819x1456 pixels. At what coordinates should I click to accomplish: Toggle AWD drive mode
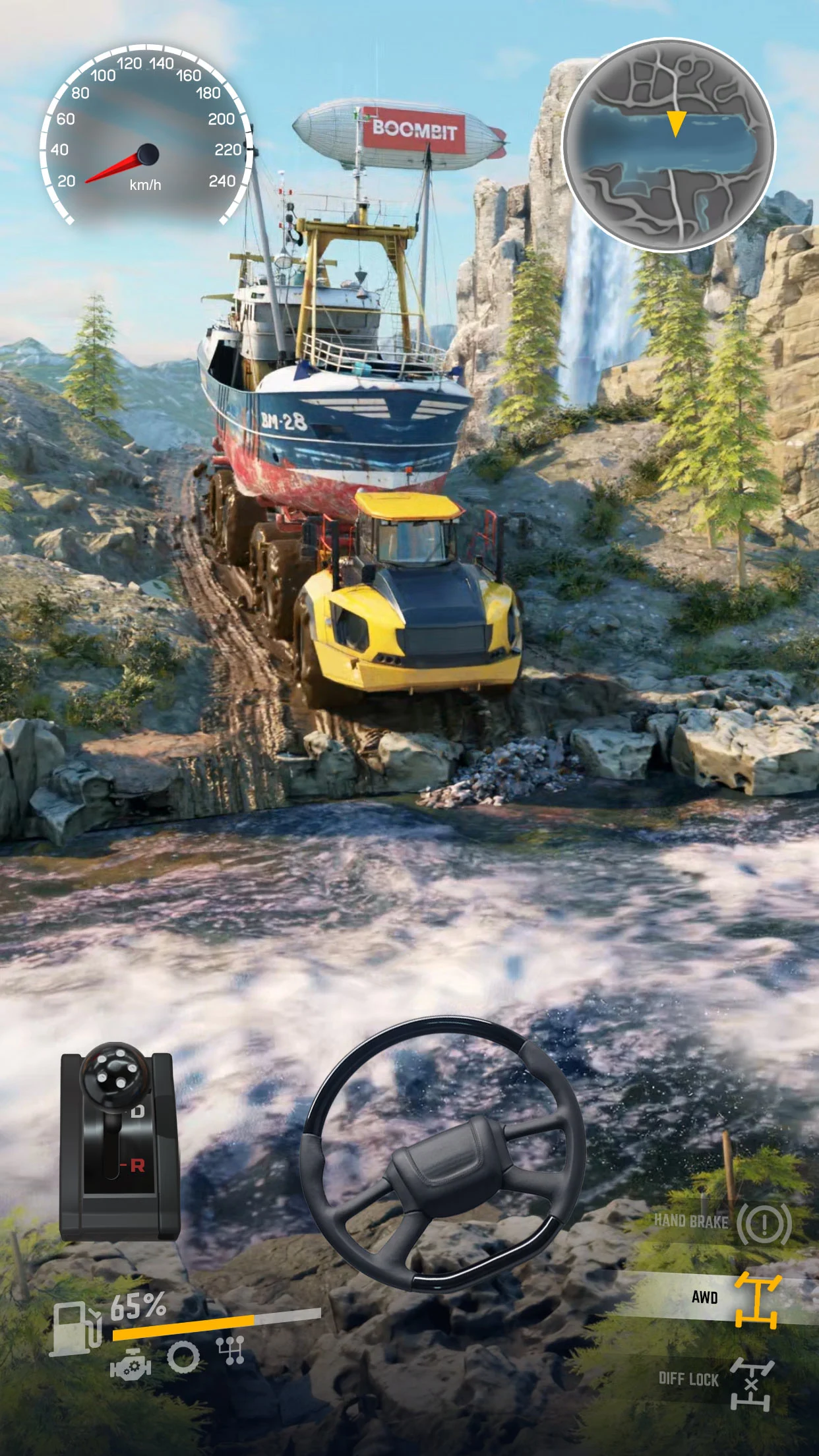click(x=756, y=1300)
